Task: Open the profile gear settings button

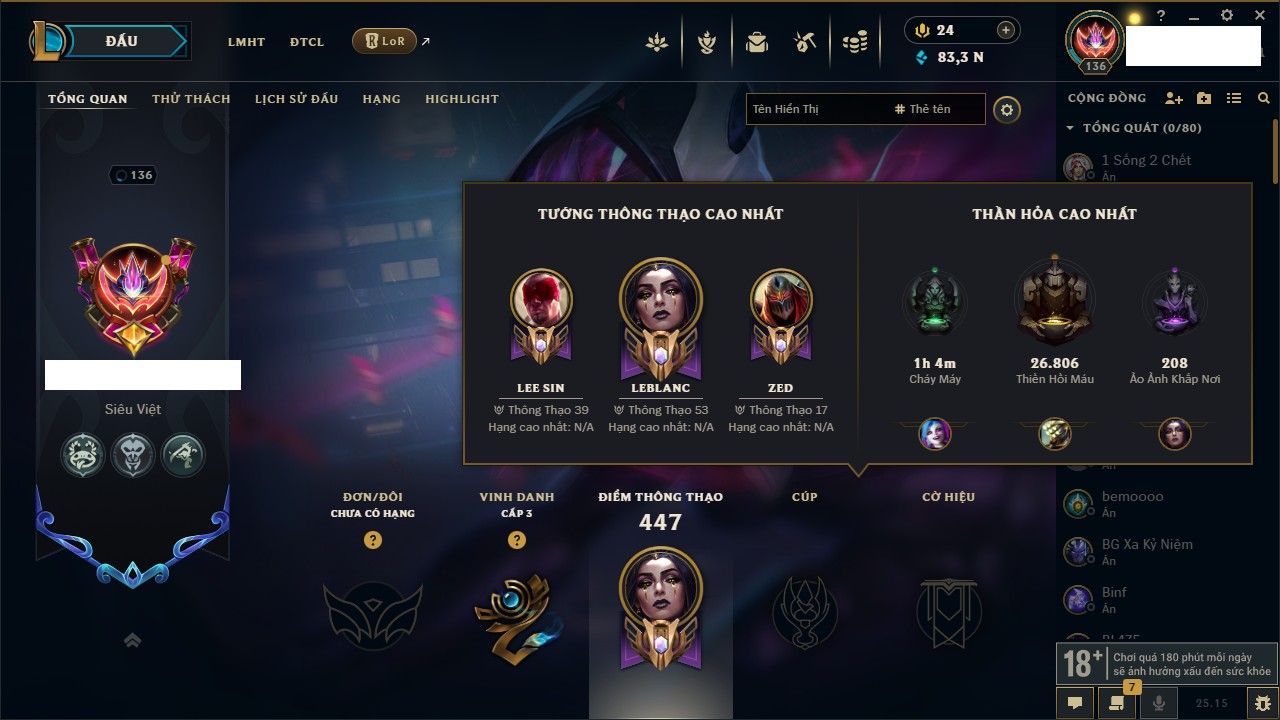Action: [x=1007, y=109]
